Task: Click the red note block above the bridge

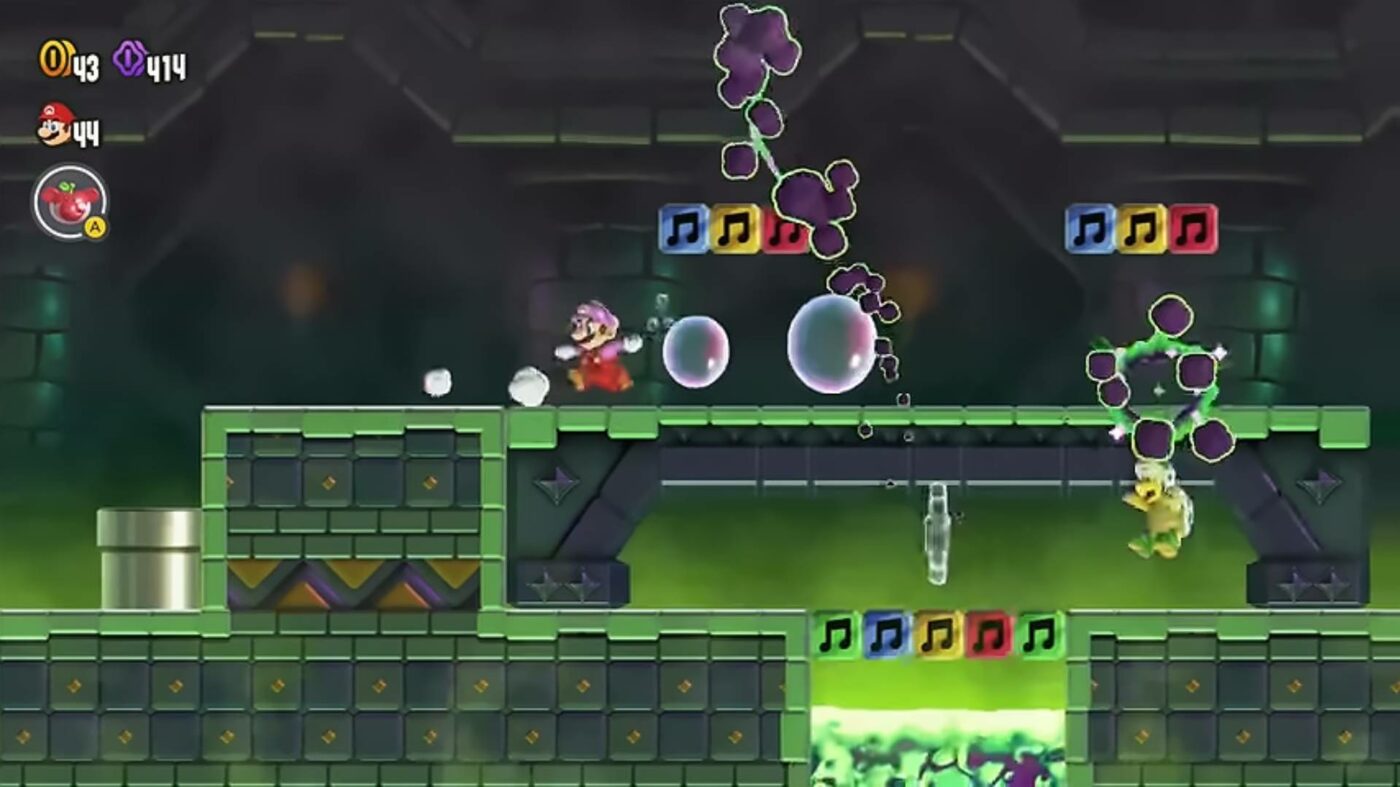Action: click(789, 227)
